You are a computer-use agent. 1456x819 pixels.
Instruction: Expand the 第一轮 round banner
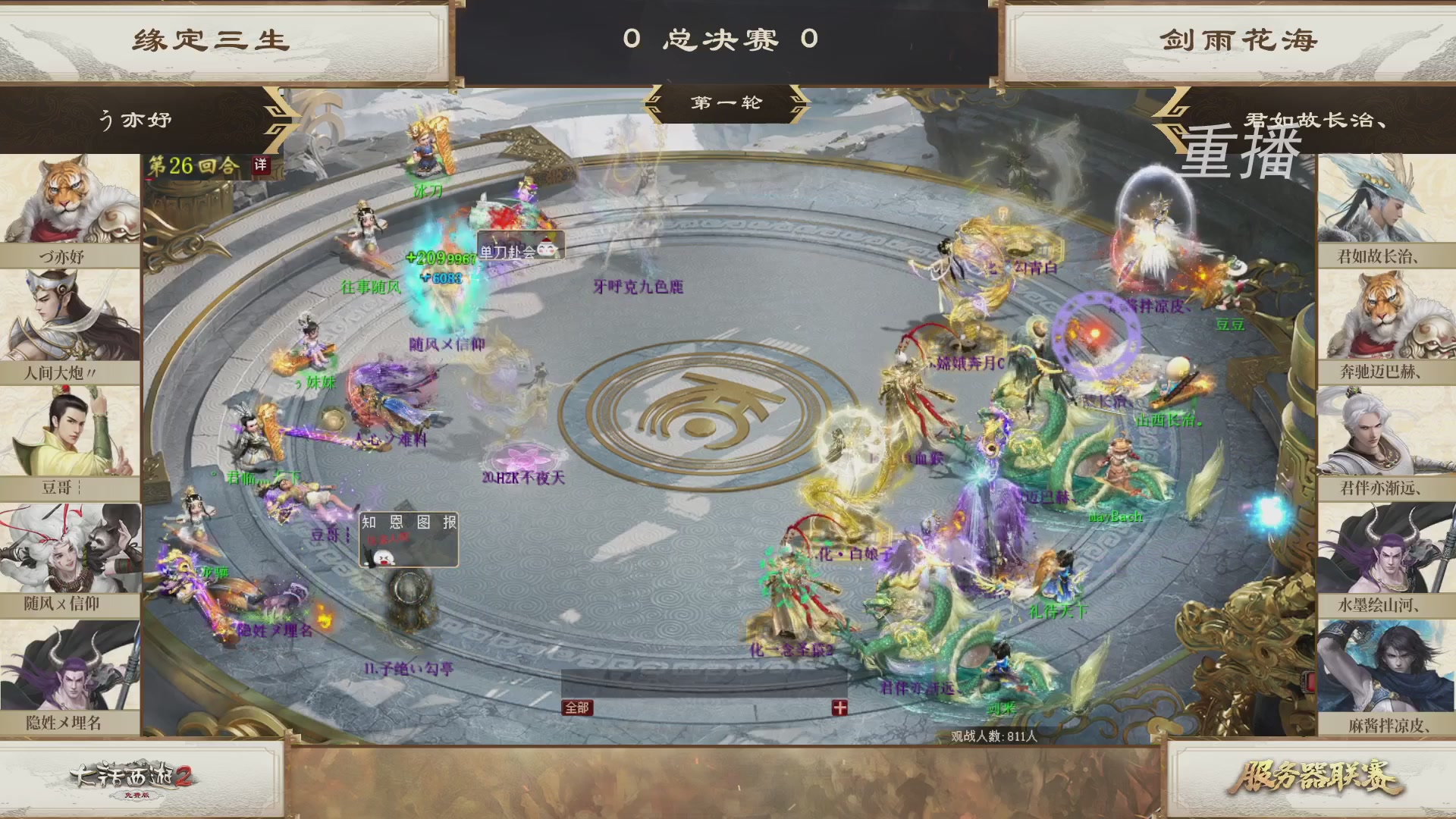point(726,102)
